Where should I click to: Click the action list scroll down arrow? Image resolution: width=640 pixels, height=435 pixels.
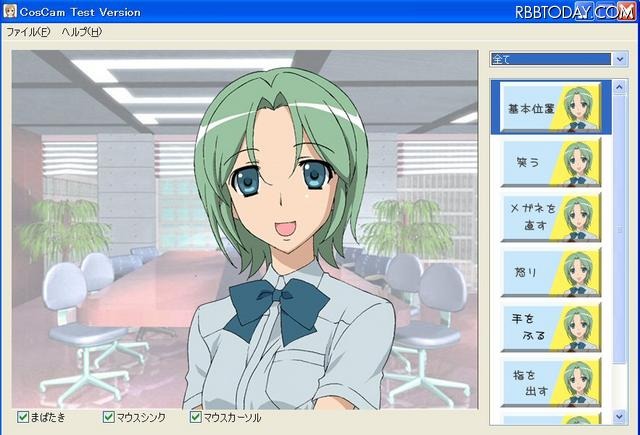click(620, 416)
